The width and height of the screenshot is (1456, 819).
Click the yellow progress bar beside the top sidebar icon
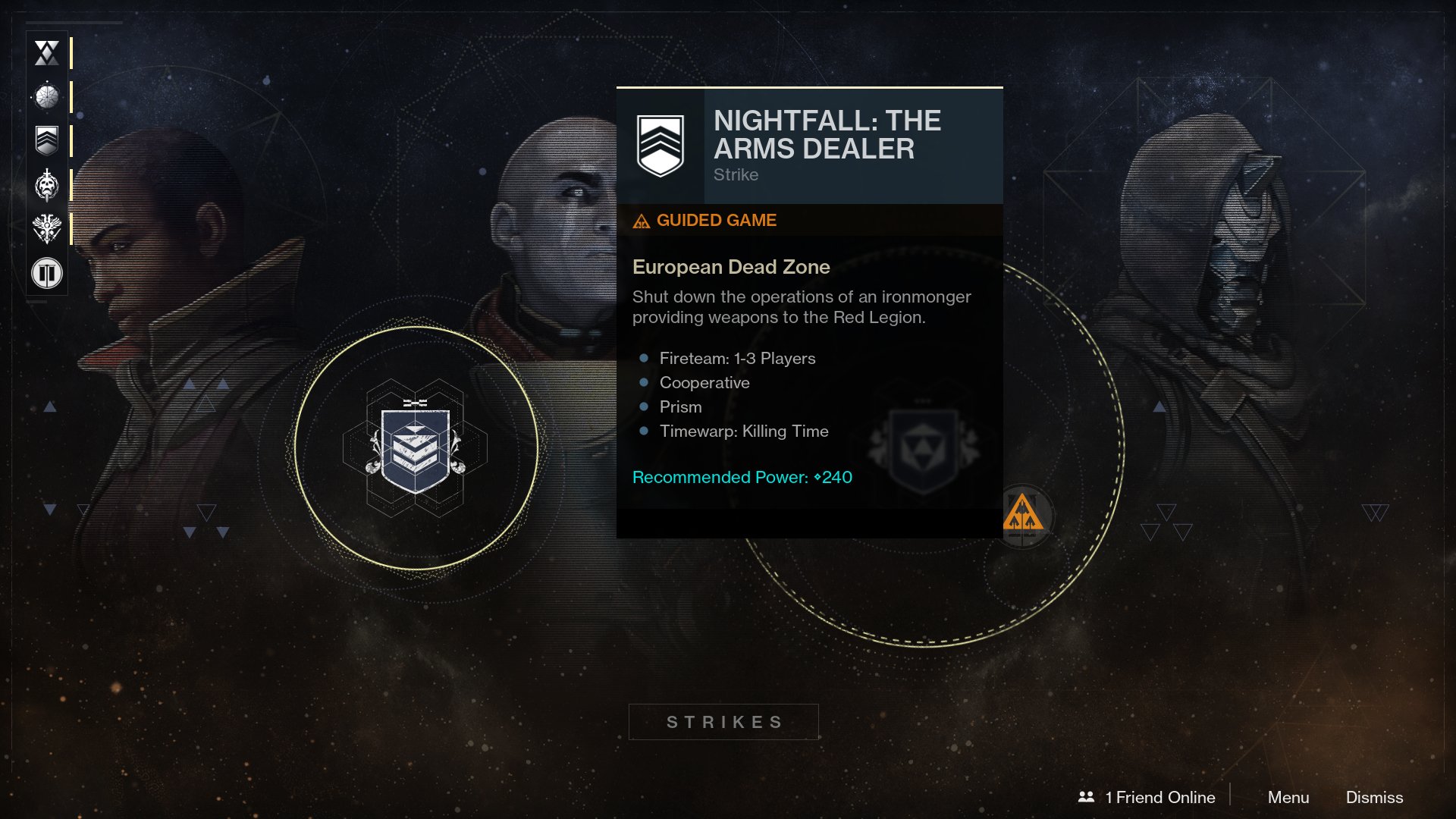pyautogui.click(x=72, y=51)
